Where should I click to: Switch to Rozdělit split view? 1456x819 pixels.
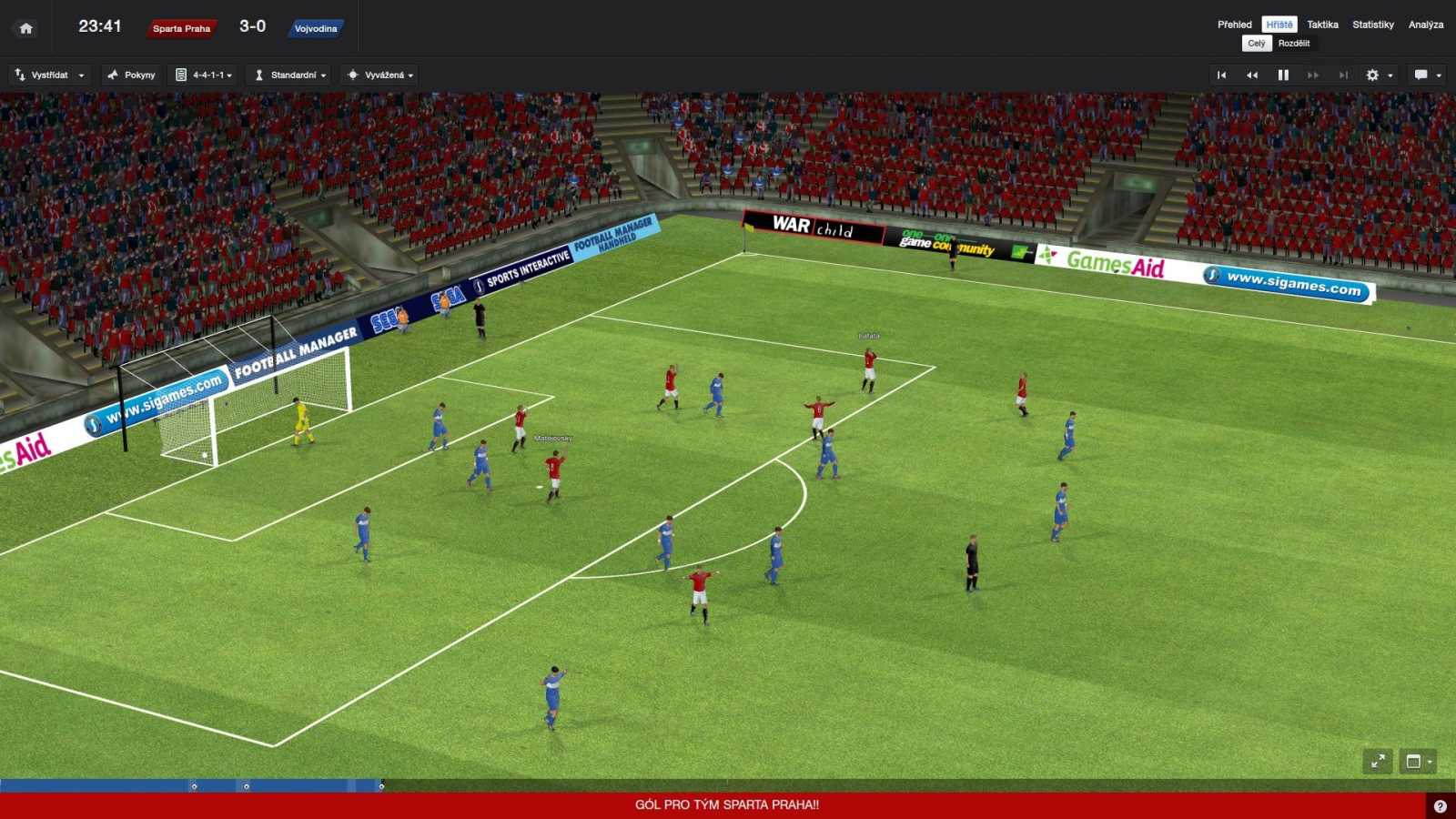click(1294, 43)
